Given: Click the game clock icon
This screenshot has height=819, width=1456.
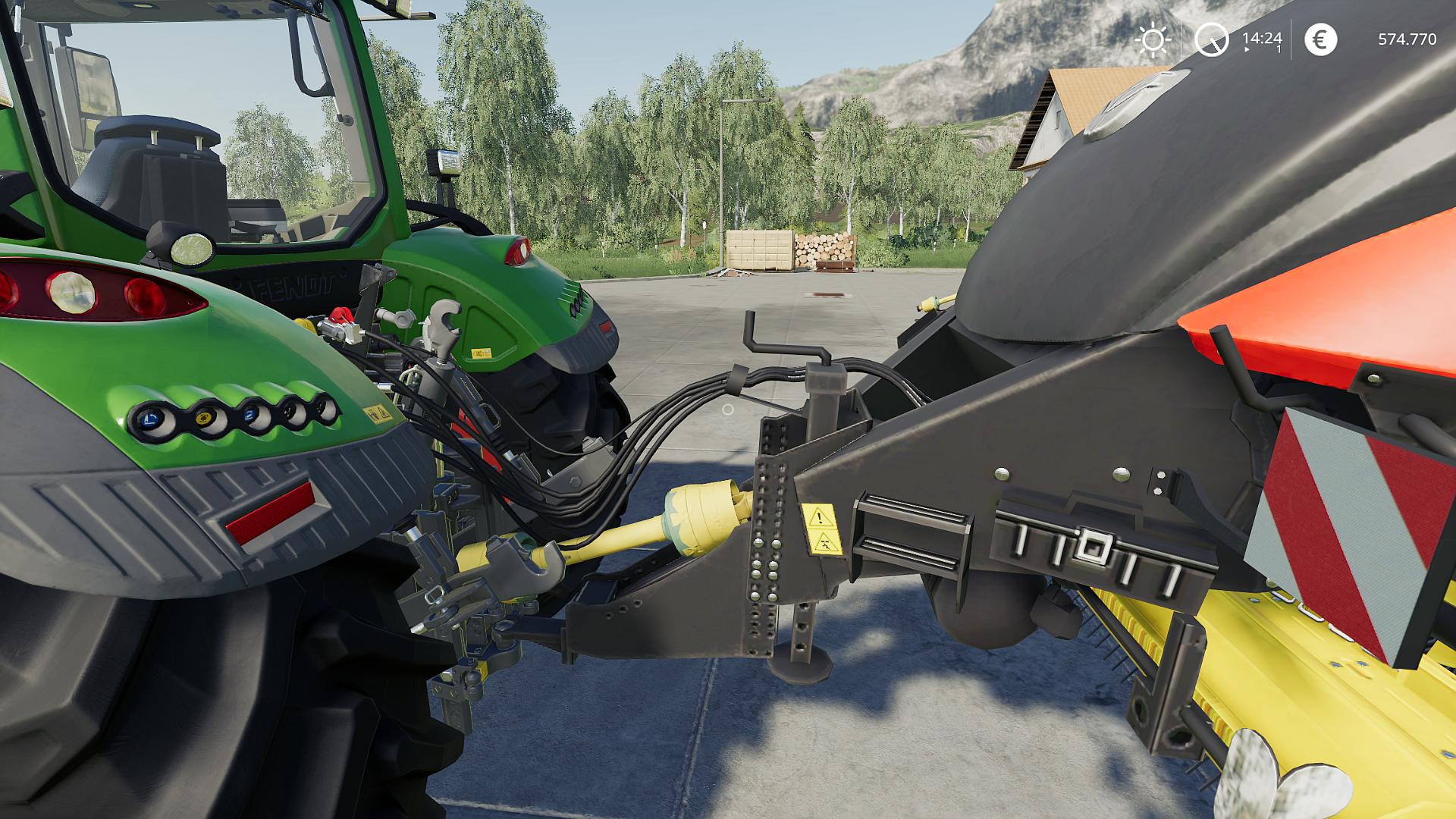Looking at the screenshot, I should [1211, 39].
